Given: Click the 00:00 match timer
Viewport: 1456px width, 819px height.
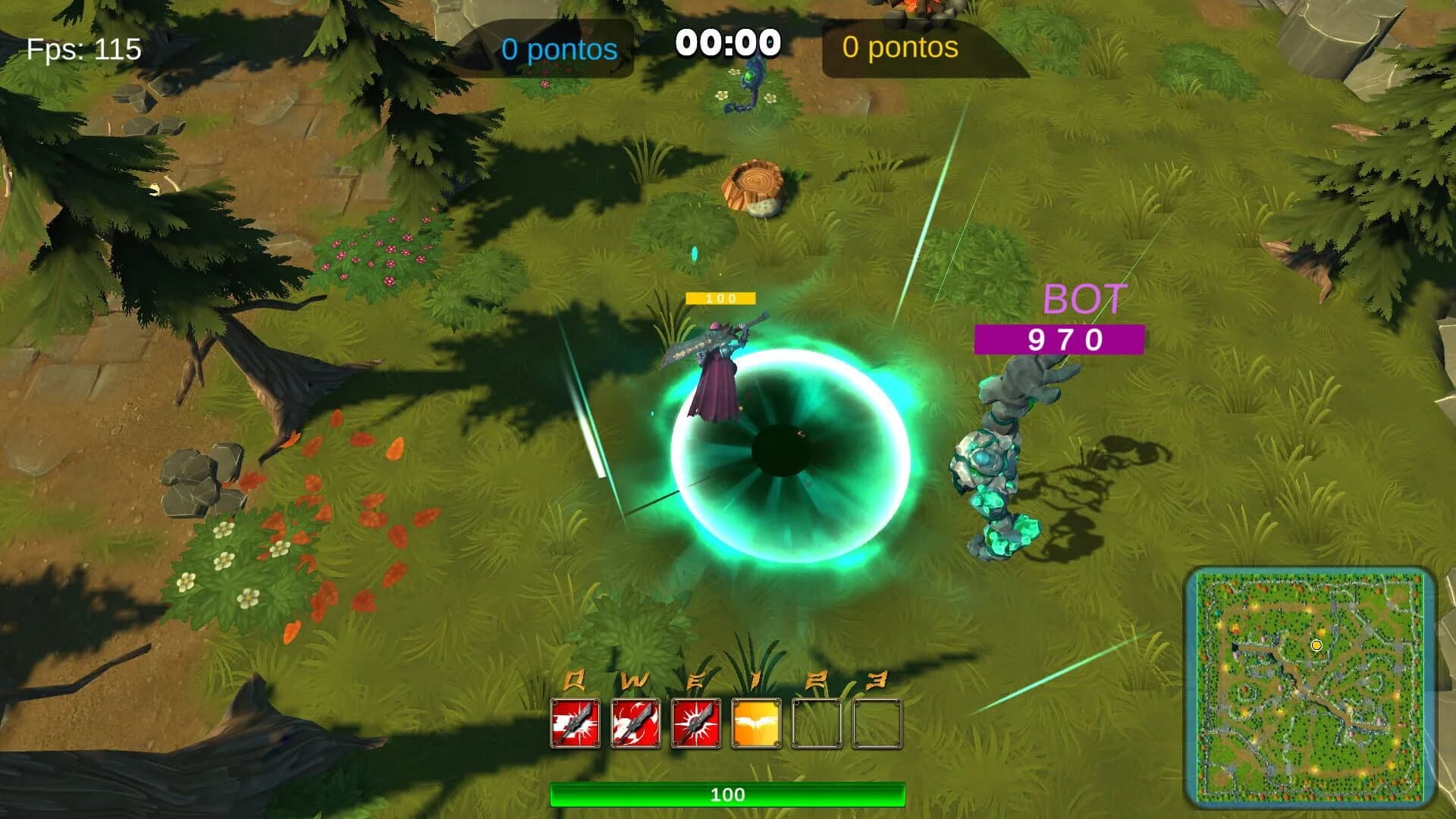Looking at the screenshot, I should (x=727, y=42).
